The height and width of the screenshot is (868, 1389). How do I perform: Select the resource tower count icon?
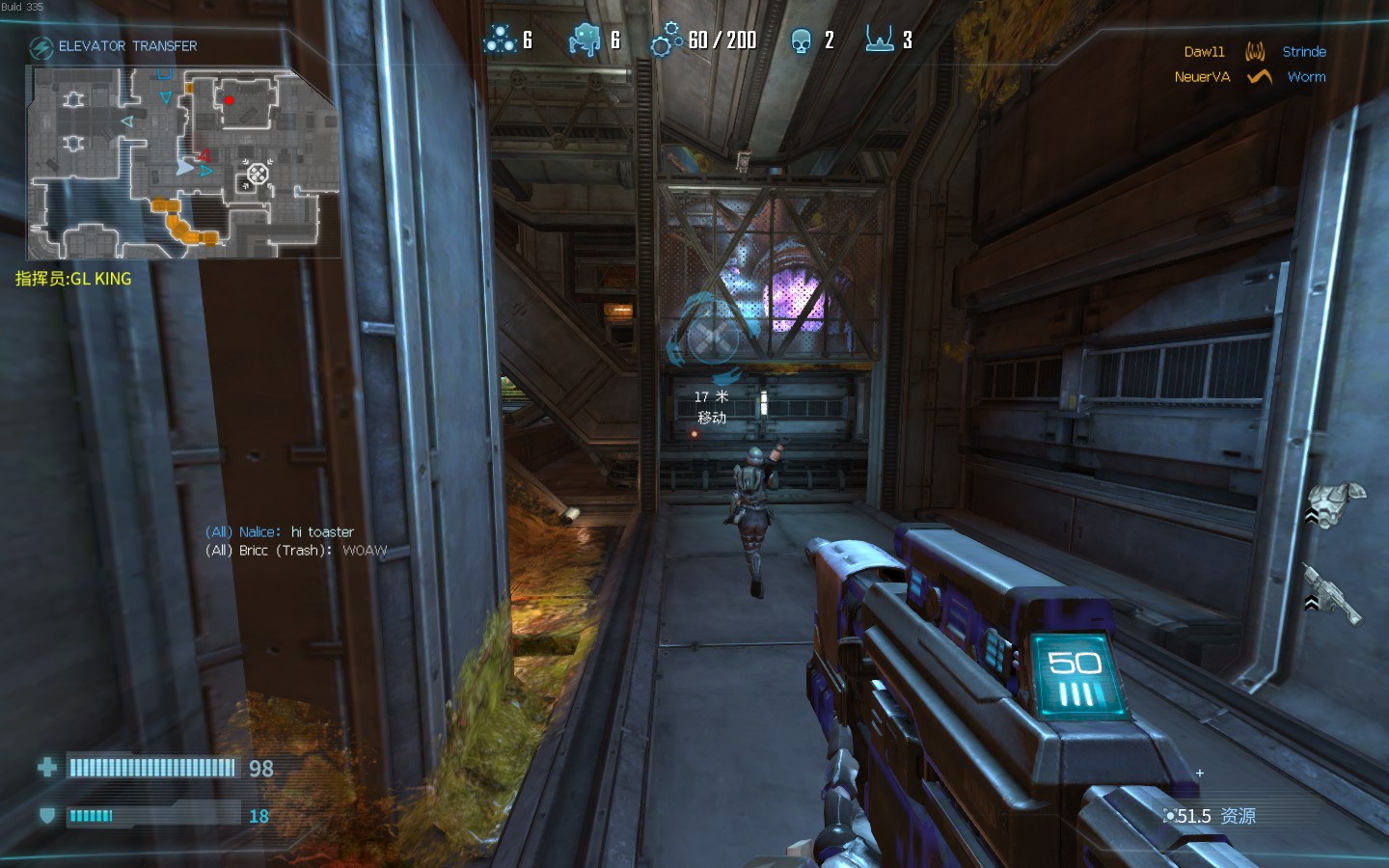500,40
